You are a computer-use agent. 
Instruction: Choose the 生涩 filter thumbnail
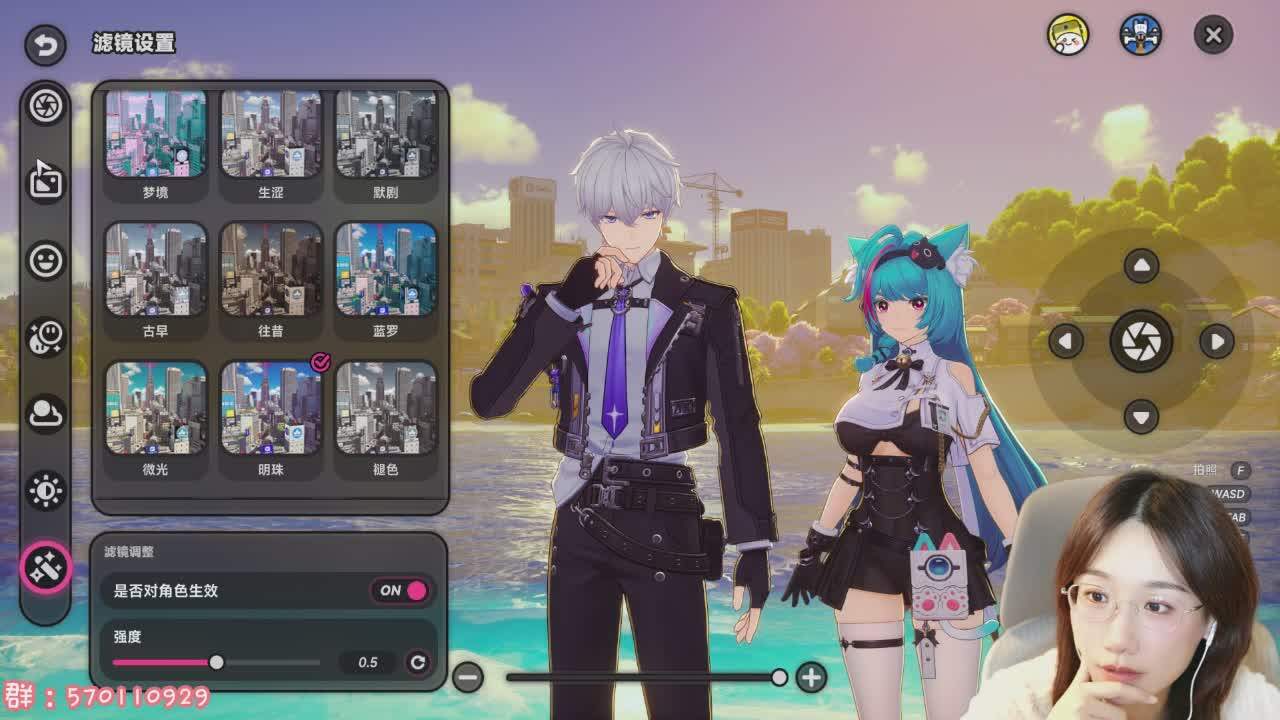tap(271, 134)
